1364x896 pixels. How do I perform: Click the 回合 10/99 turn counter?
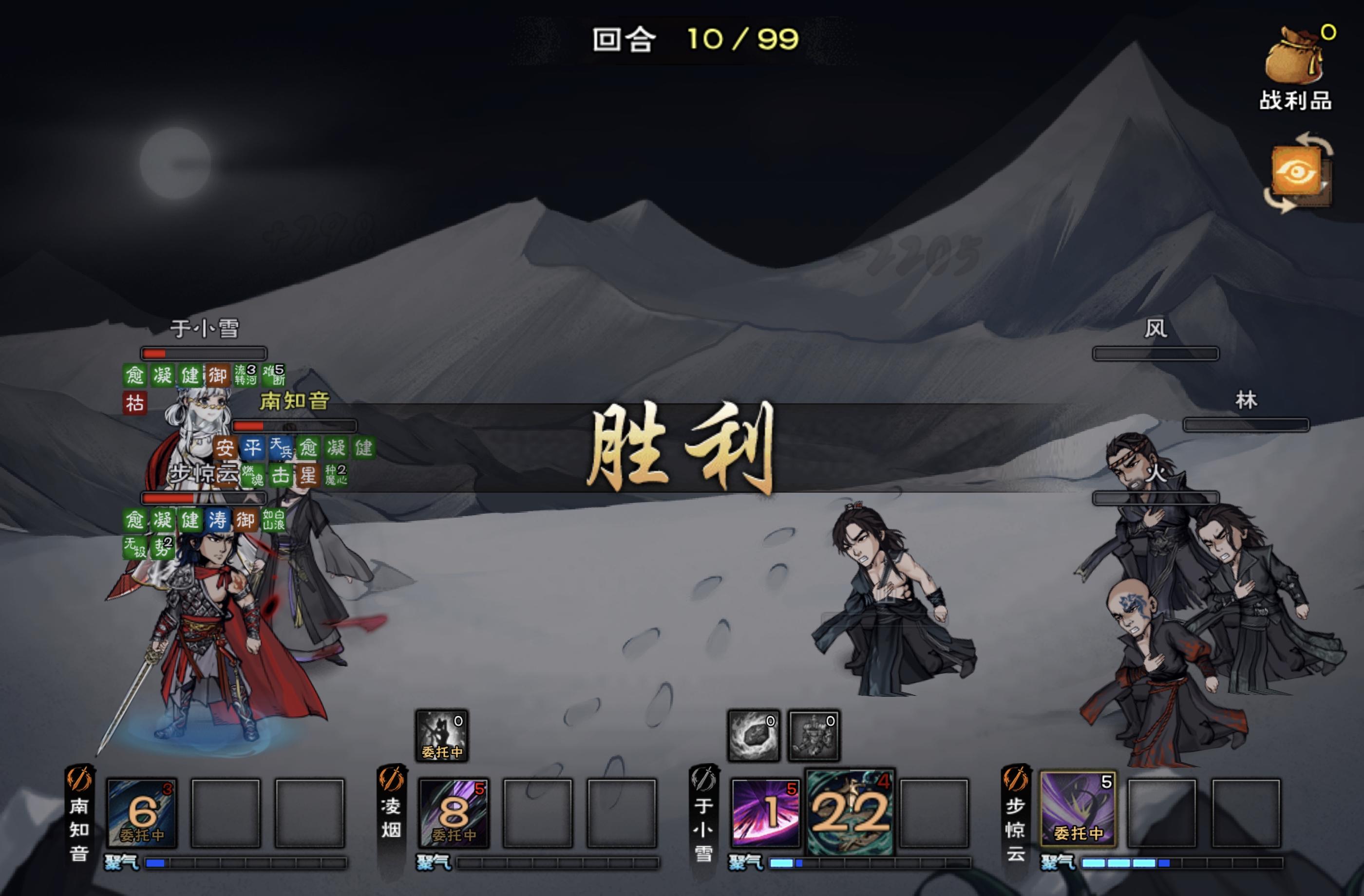pos(688,40)
